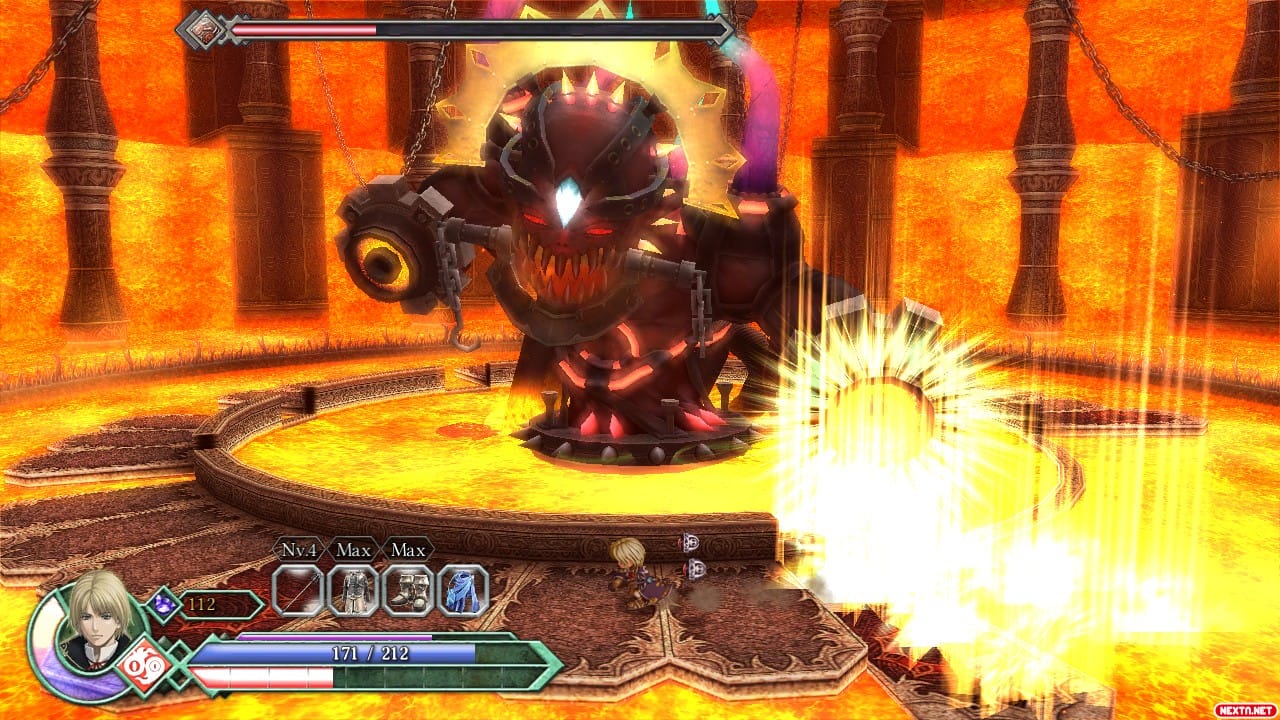The width and height of the screenshot is (1280, 720).
Task: Click the MP value reading 112
Action: (x=200, y=602)
